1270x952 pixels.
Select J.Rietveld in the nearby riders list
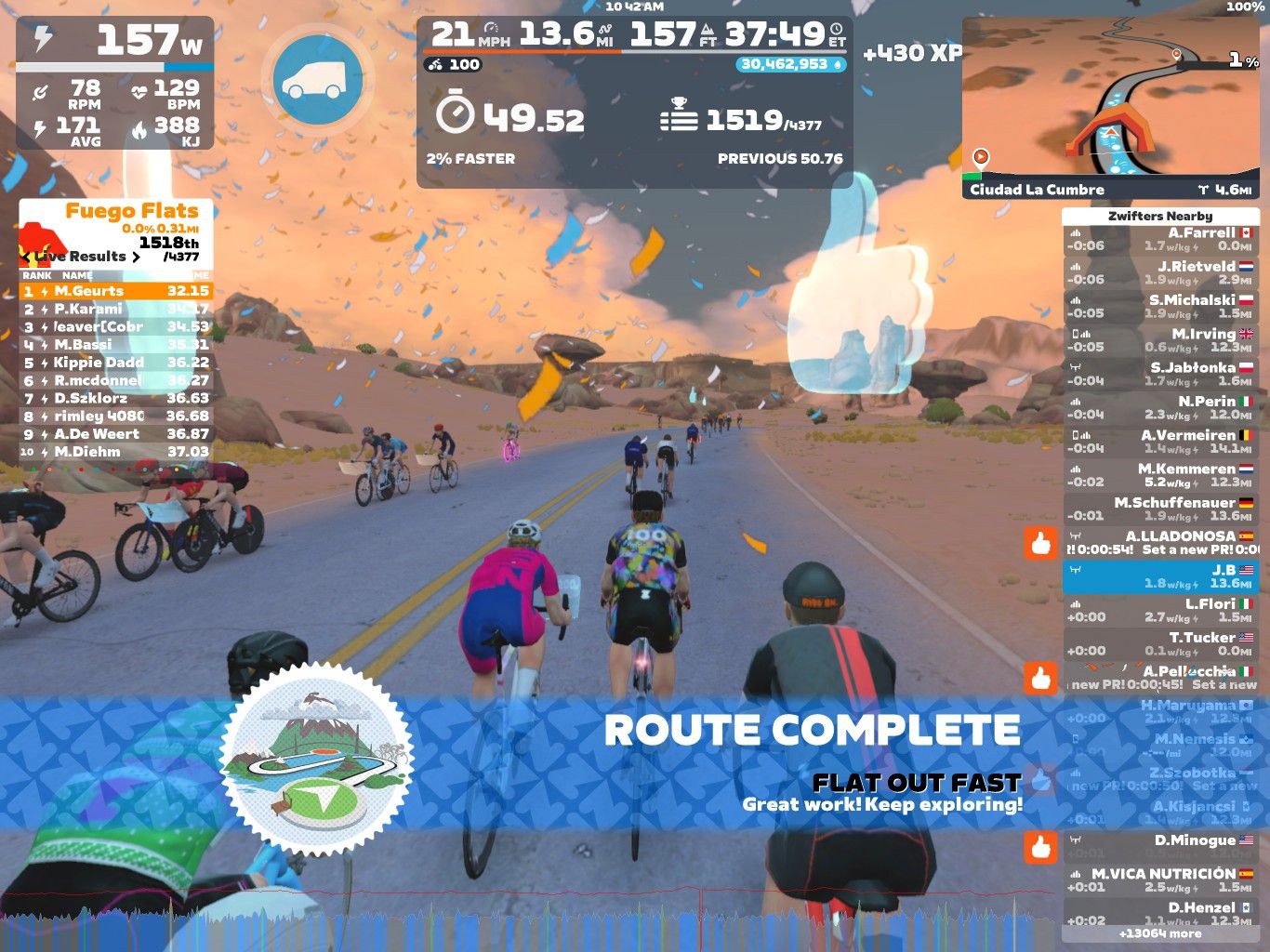(1160, 273)
